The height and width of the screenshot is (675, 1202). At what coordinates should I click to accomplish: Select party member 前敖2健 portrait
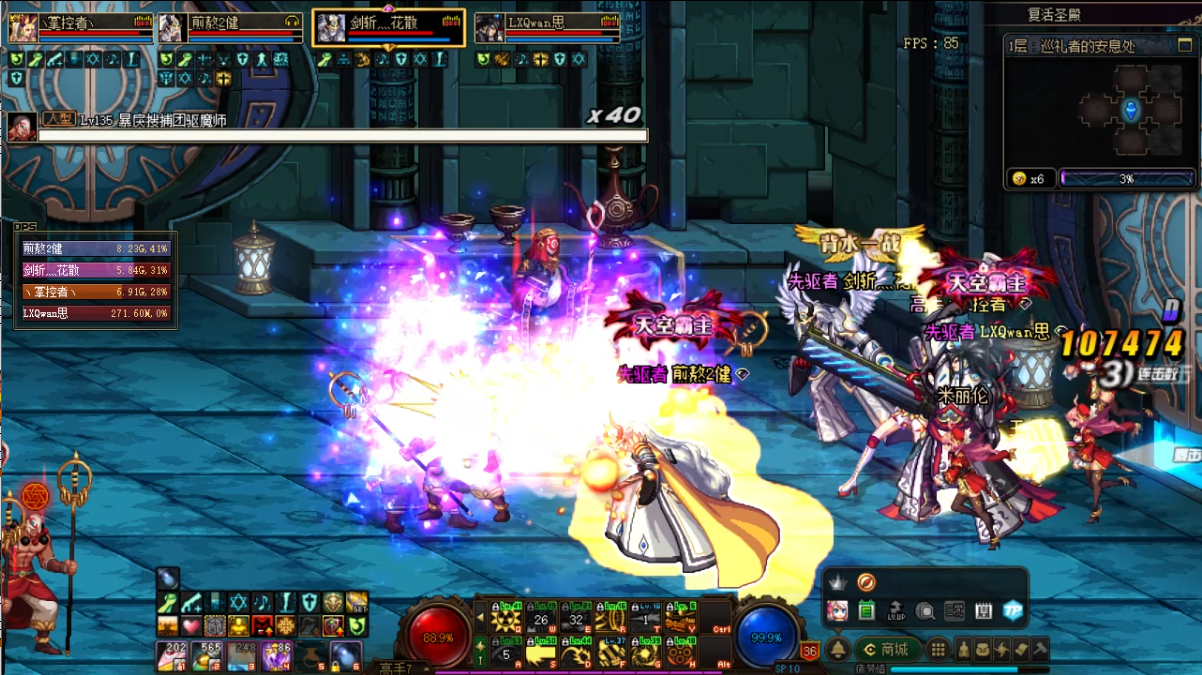coord(169,29)
